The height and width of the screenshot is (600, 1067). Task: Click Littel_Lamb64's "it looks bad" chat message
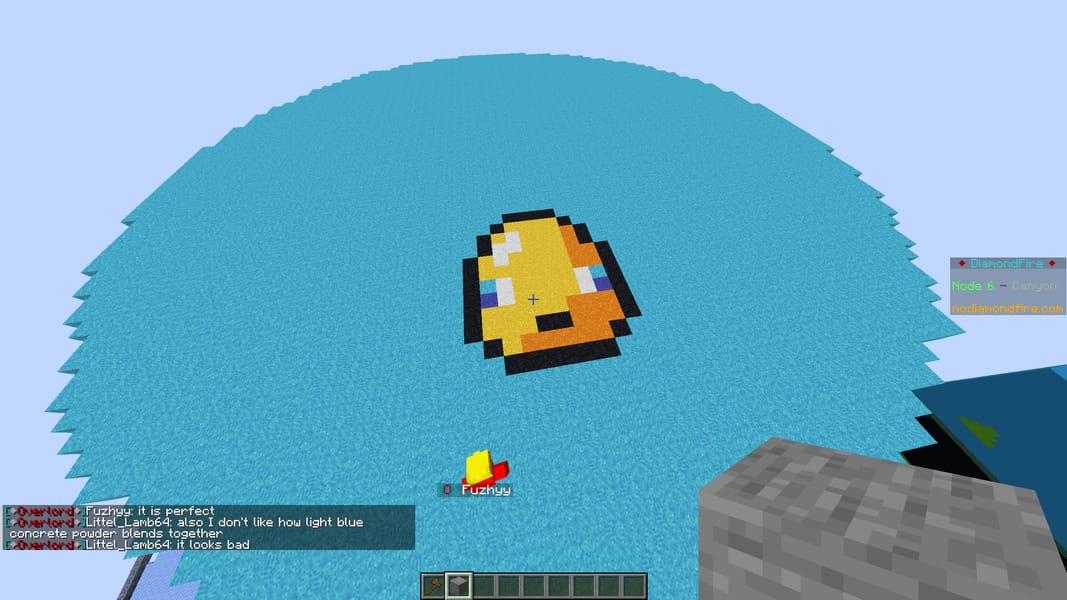[x=167, y=545]
